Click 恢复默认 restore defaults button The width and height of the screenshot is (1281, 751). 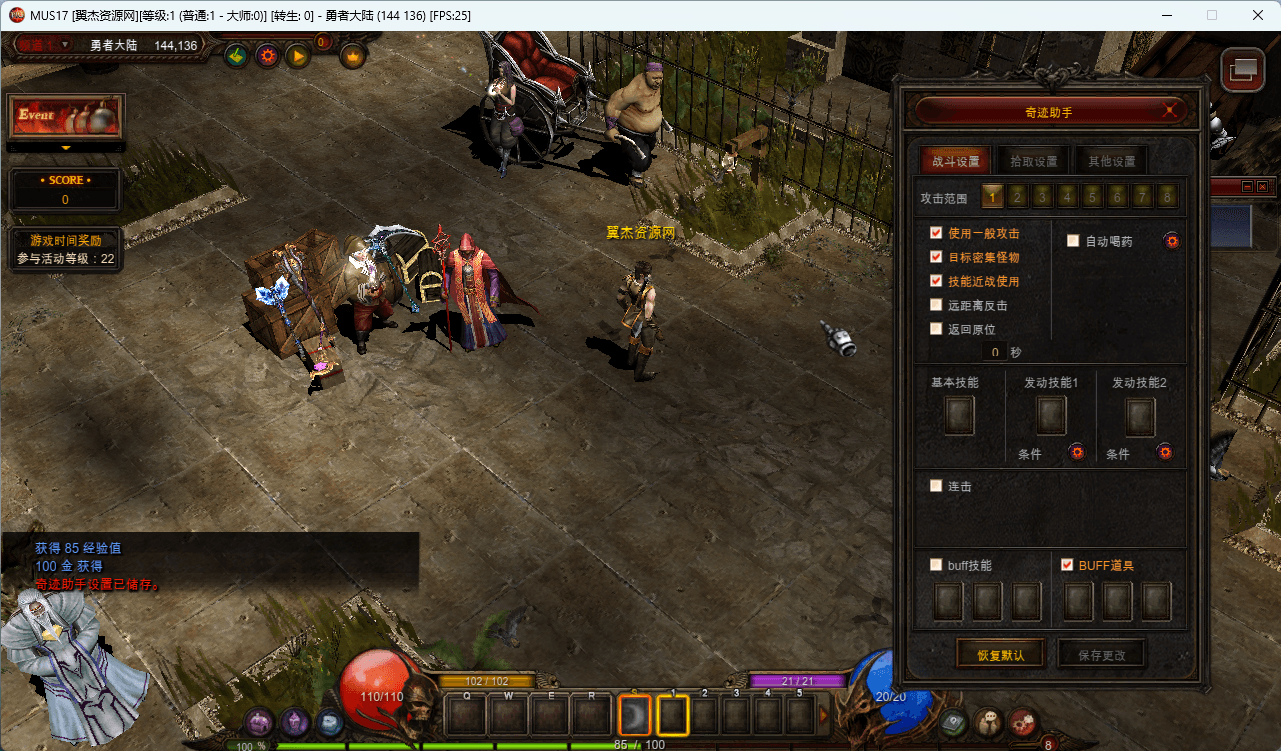(1001, 655)
